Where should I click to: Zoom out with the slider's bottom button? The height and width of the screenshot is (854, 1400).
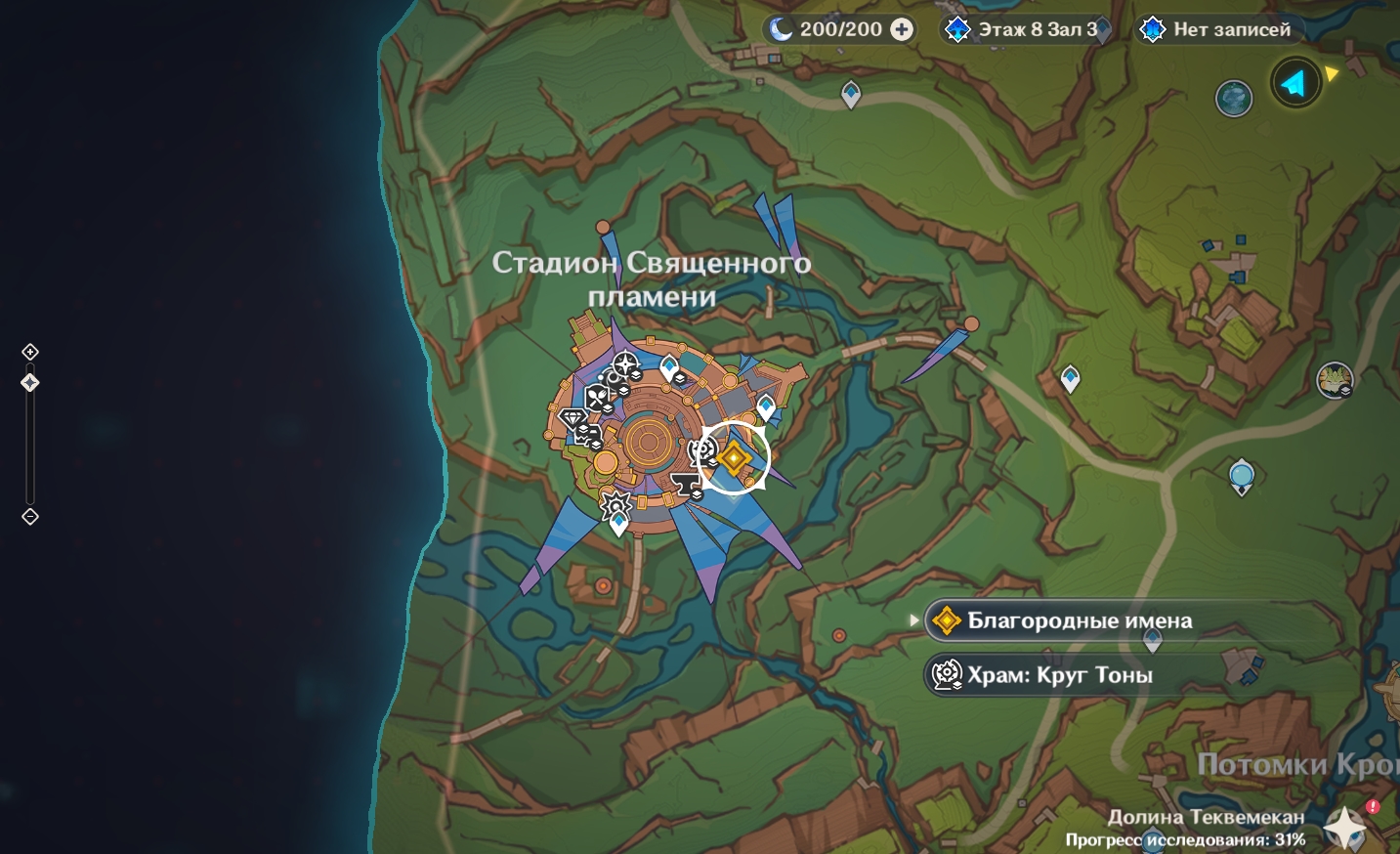pos(30,517)
